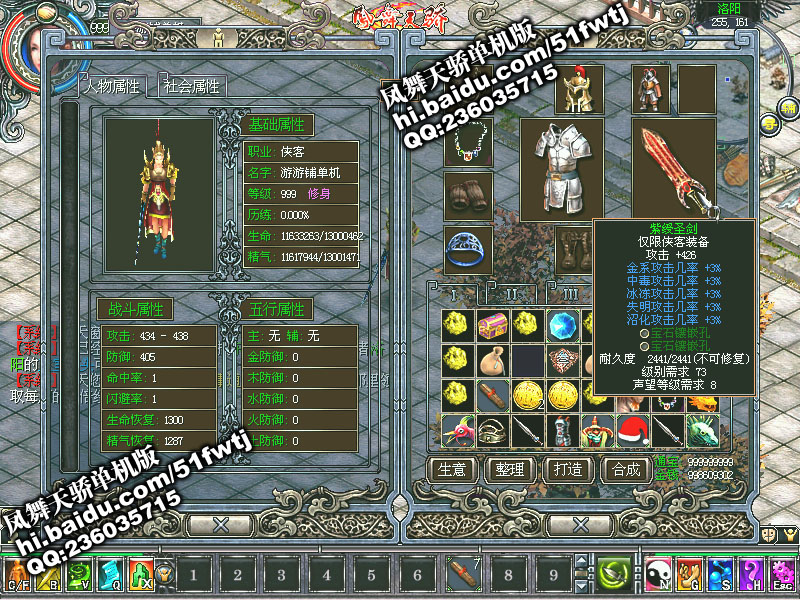Open the 生意 trade button
Screen dimensions: 800x600
coord(455,469)
